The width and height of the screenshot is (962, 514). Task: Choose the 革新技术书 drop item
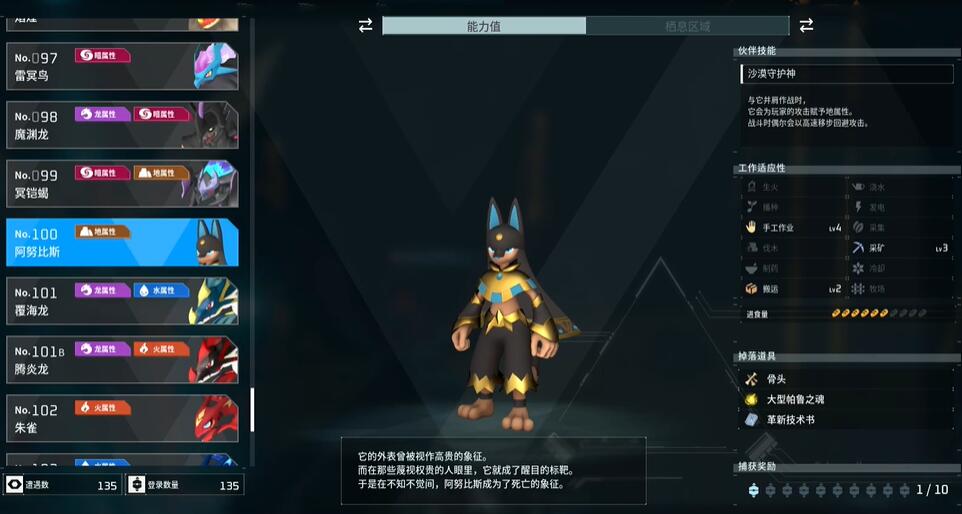(790, 419)
